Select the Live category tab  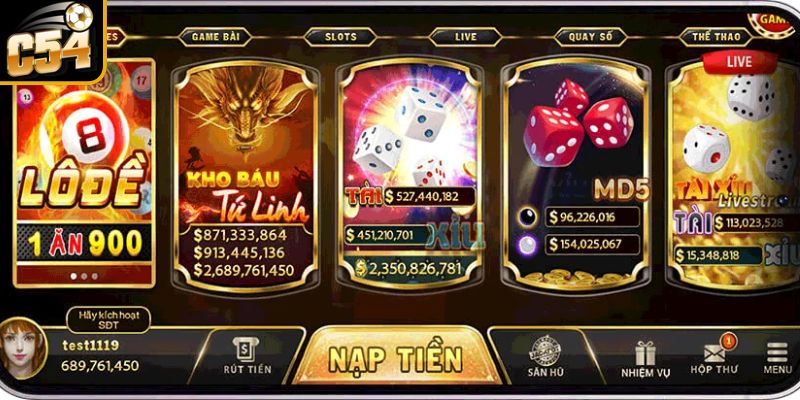coord(465,37)
